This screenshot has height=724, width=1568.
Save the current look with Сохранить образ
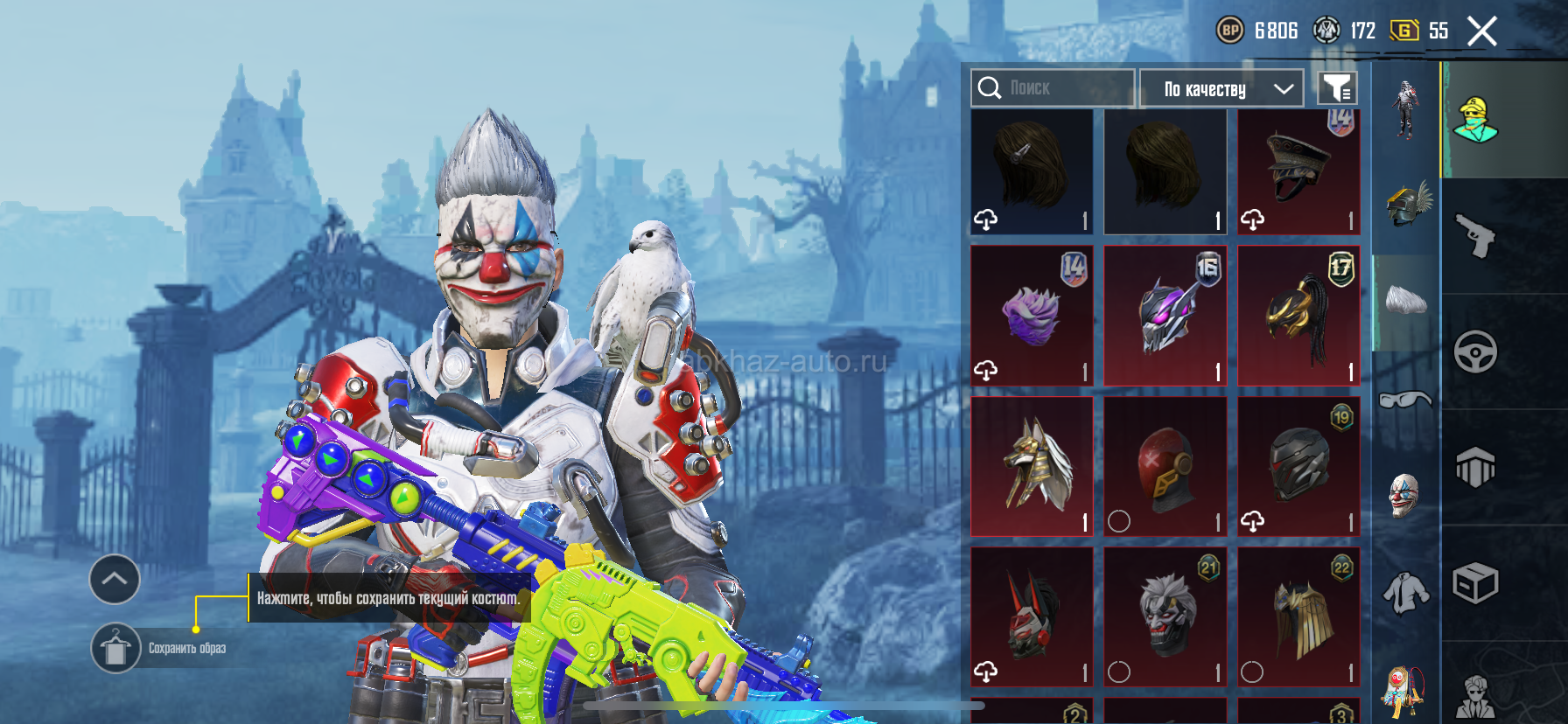click(x=116, y=648)
